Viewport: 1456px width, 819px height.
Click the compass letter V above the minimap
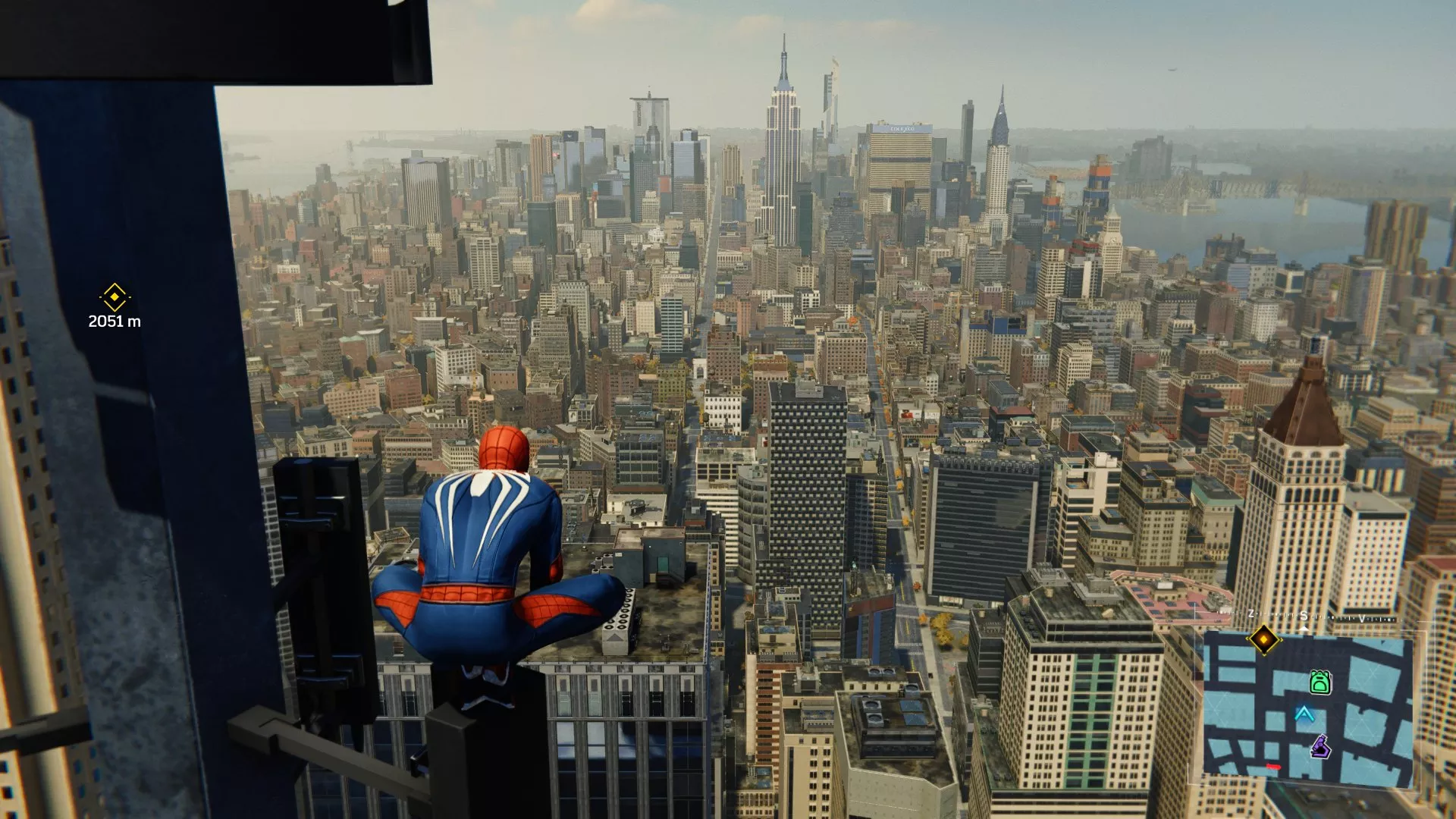(1361, 619)
